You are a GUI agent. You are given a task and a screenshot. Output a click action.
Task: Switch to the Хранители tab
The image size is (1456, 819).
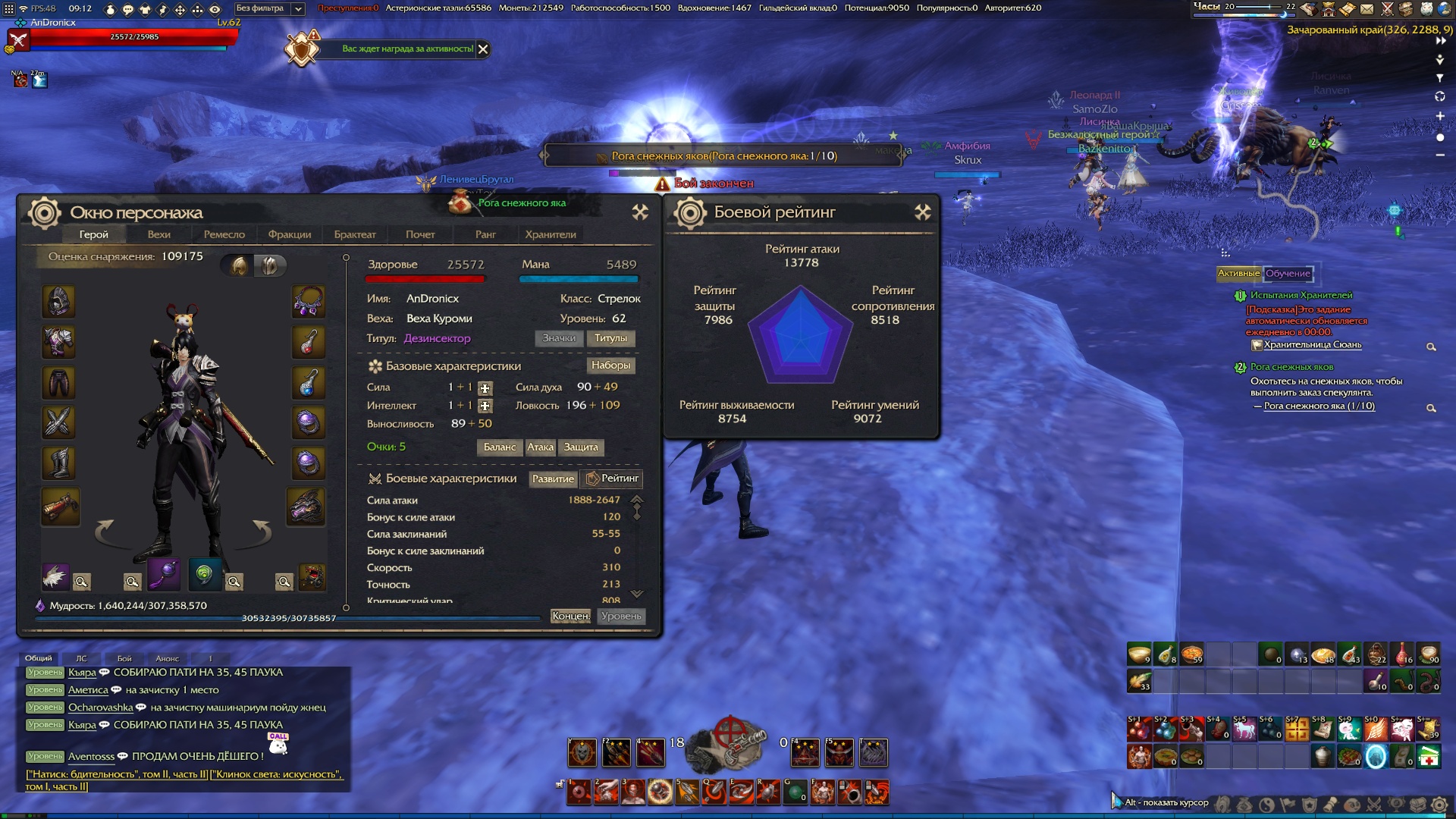coord(551,234)
